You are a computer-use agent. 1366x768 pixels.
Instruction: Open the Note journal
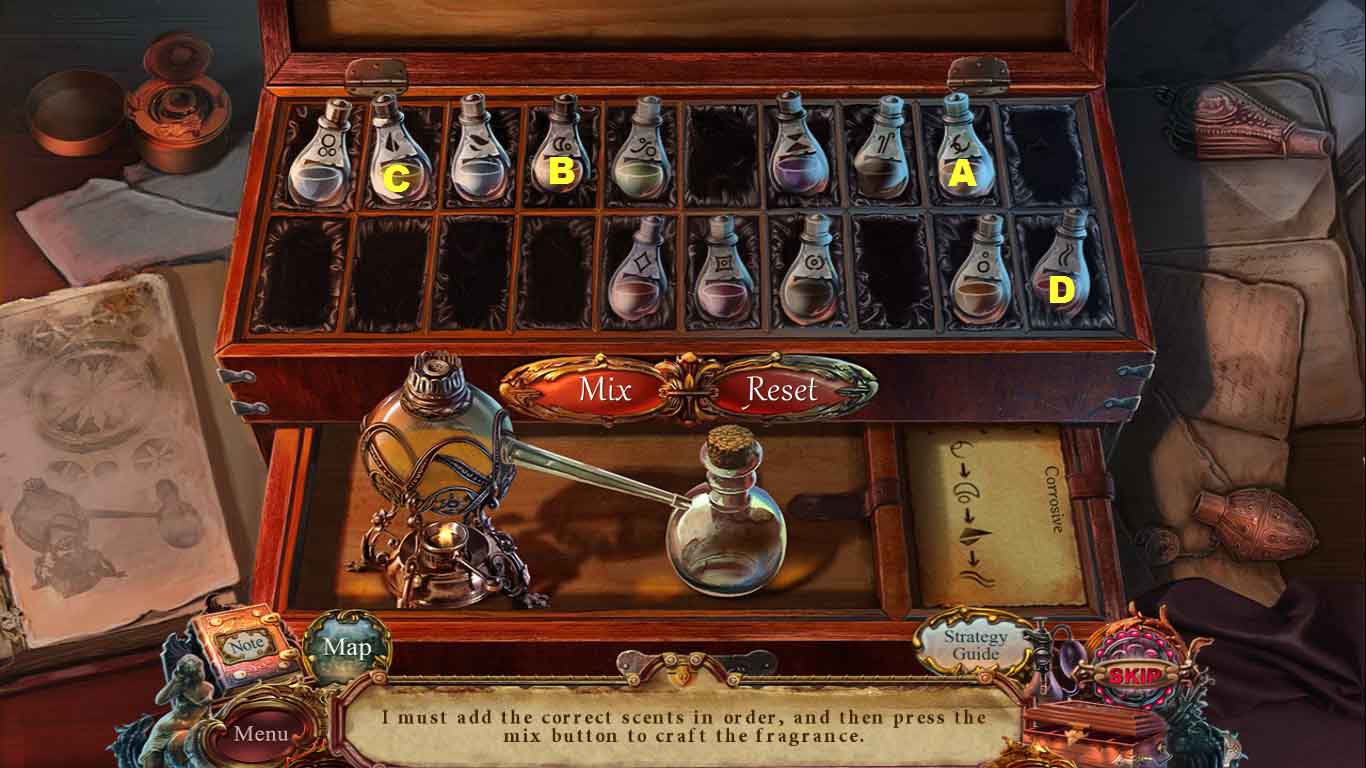pos(245,647)
